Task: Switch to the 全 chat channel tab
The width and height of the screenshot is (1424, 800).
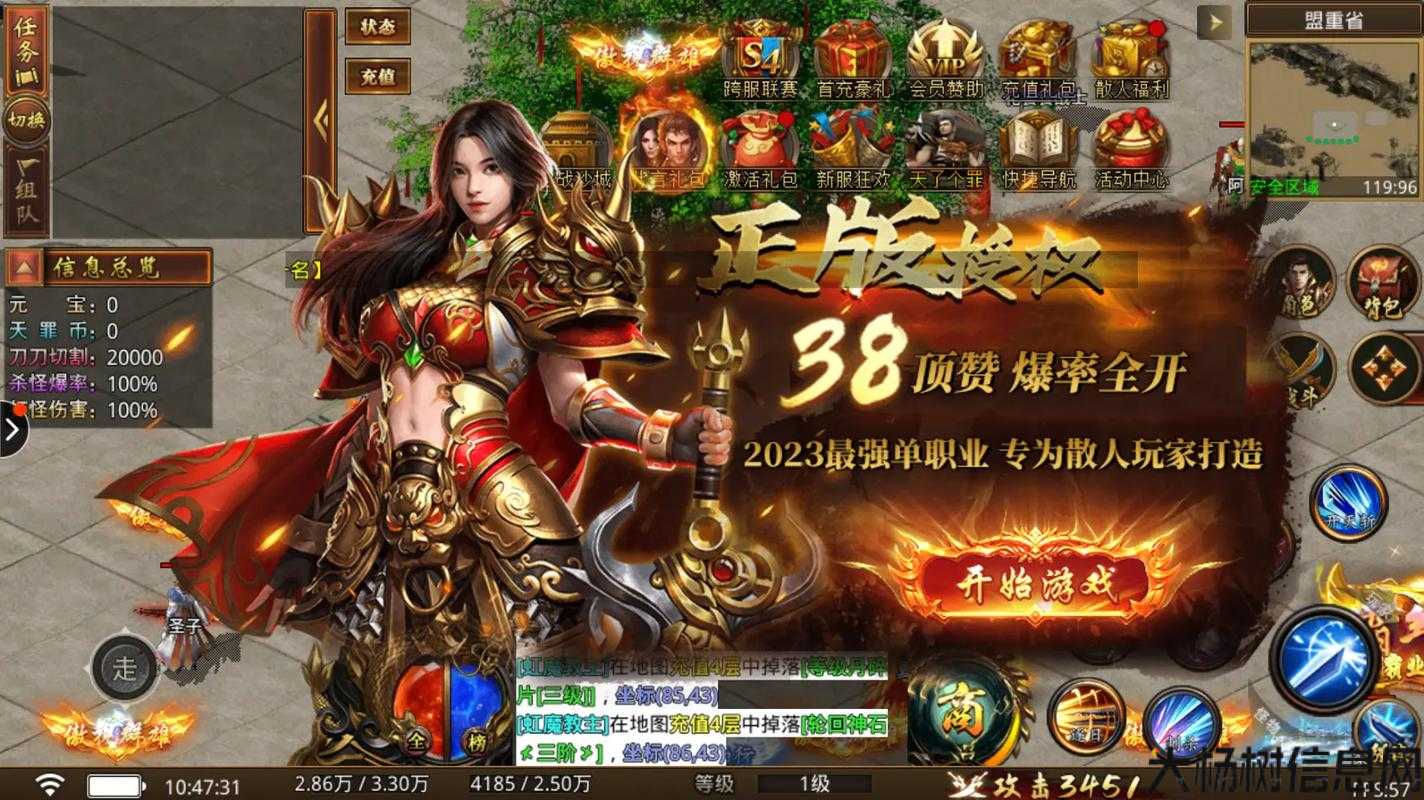Action: coord(416,741)
